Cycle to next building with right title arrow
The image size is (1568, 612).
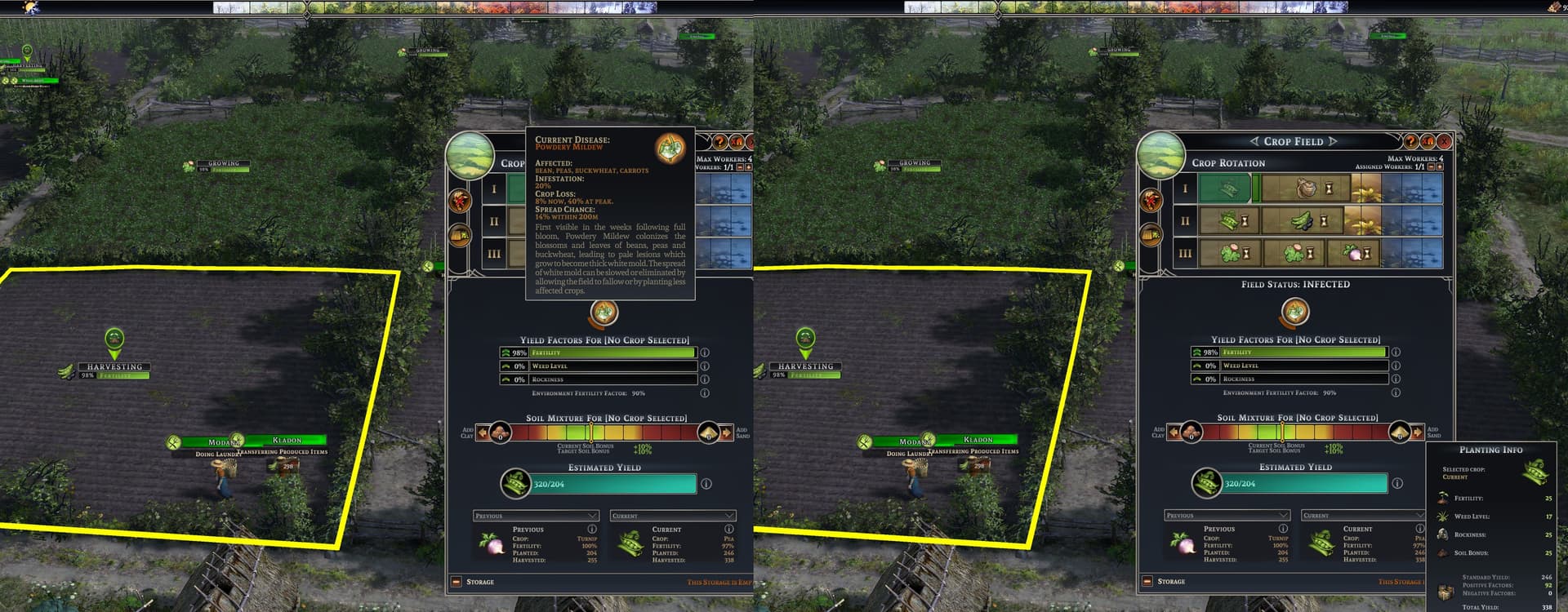click(1333, 141)
